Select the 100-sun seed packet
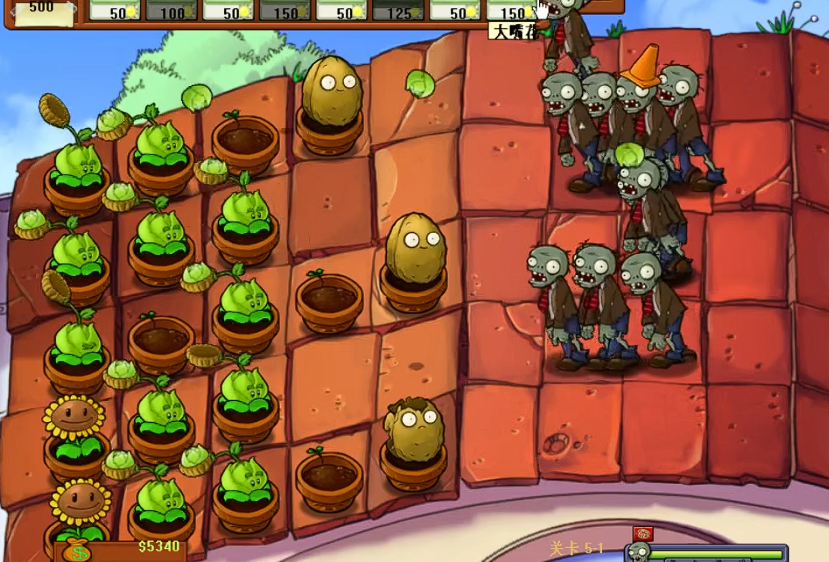This screenshot has height=562, width=829. [171, 11]
